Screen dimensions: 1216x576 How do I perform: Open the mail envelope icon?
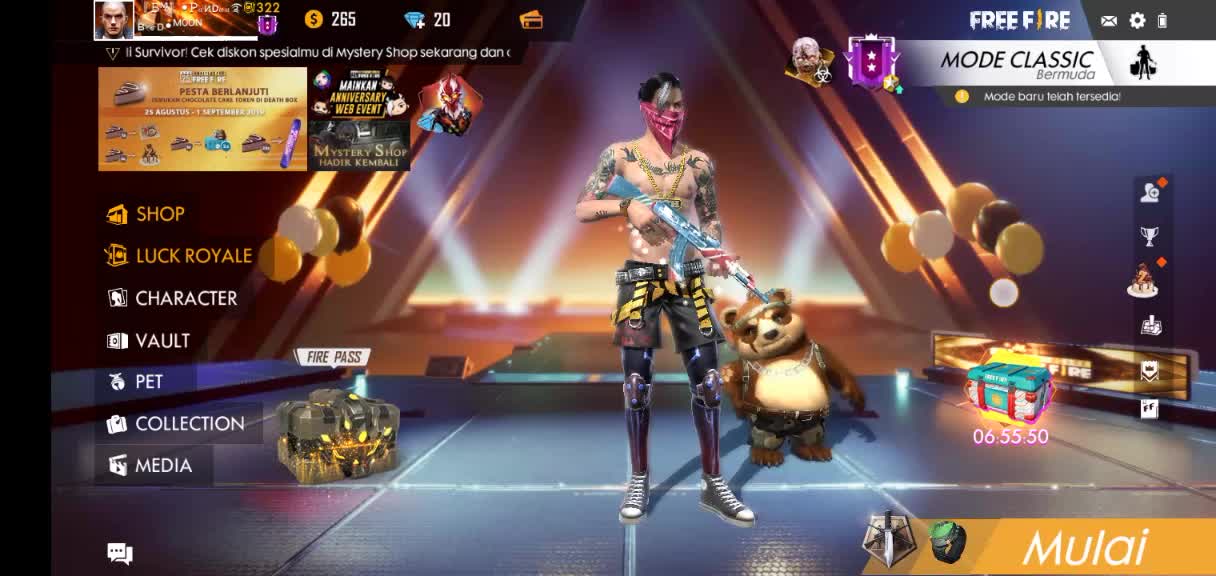[x=1109, y=20]
